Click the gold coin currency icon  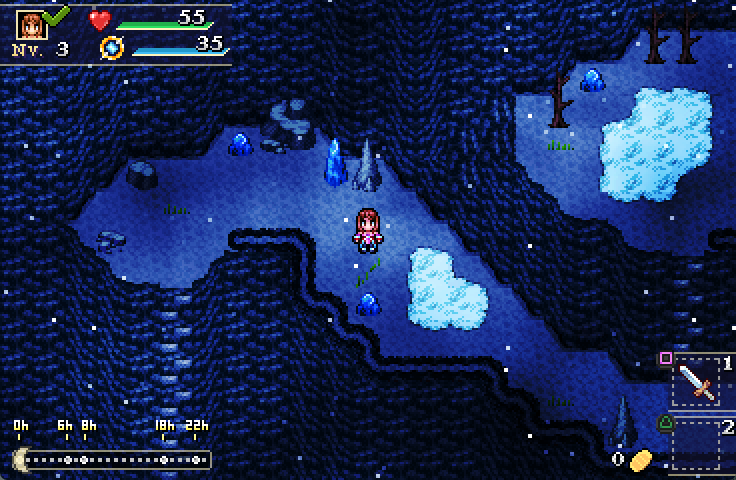point(640,459)
